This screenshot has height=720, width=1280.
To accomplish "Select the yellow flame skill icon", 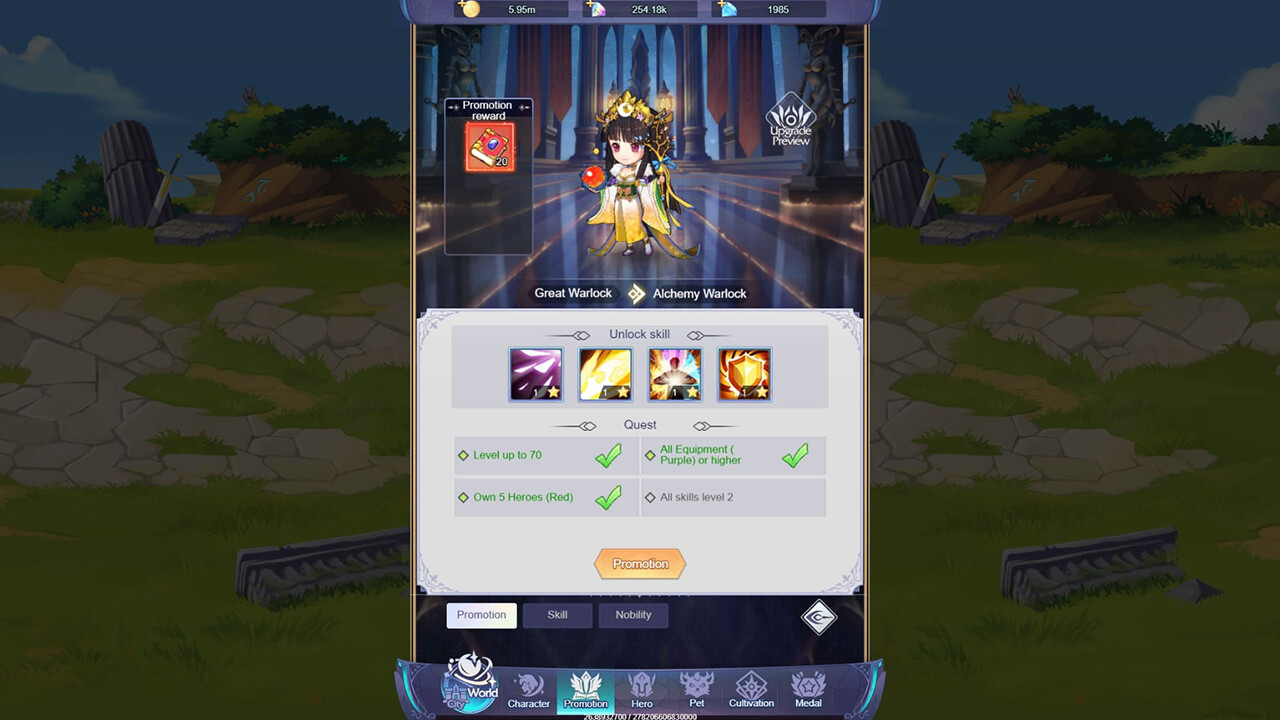I will (x=605, y=374).
